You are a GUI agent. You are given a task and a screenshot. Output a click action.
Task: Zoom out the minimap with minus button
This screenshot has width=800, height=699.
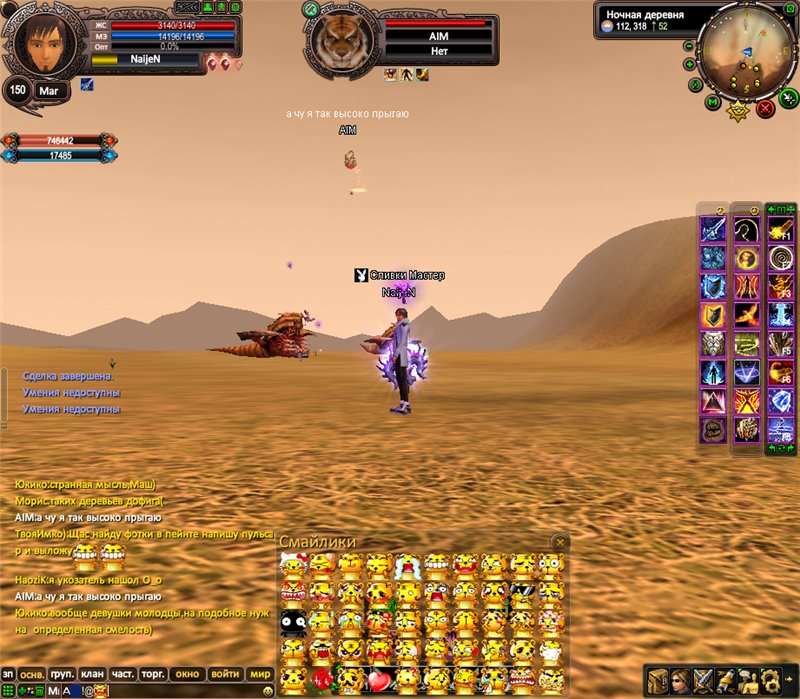690,45
